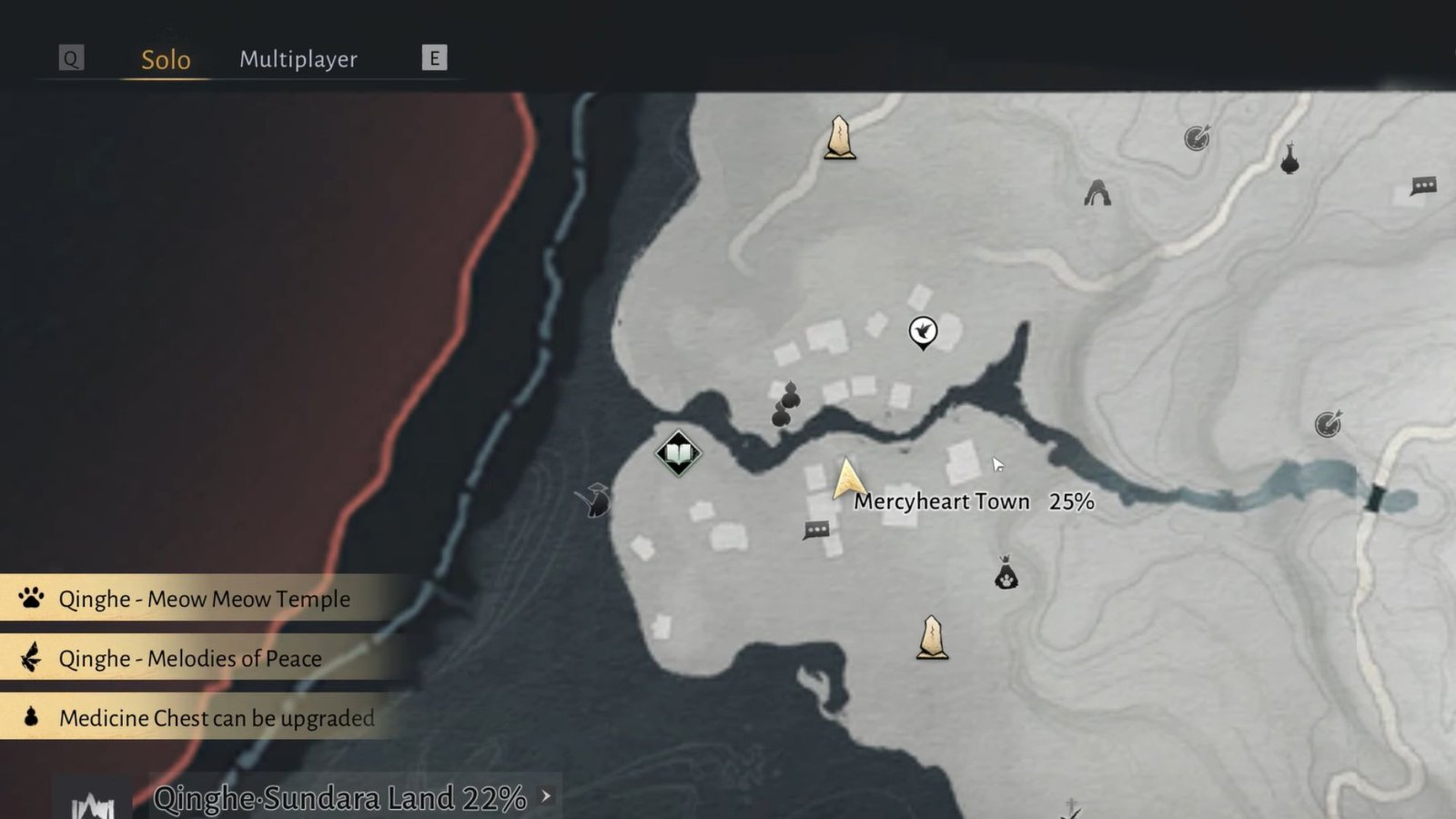Select the speech bubble marker beside Mercyheart Town
The width and height of the screenshot is (1456, 819).
816,530
